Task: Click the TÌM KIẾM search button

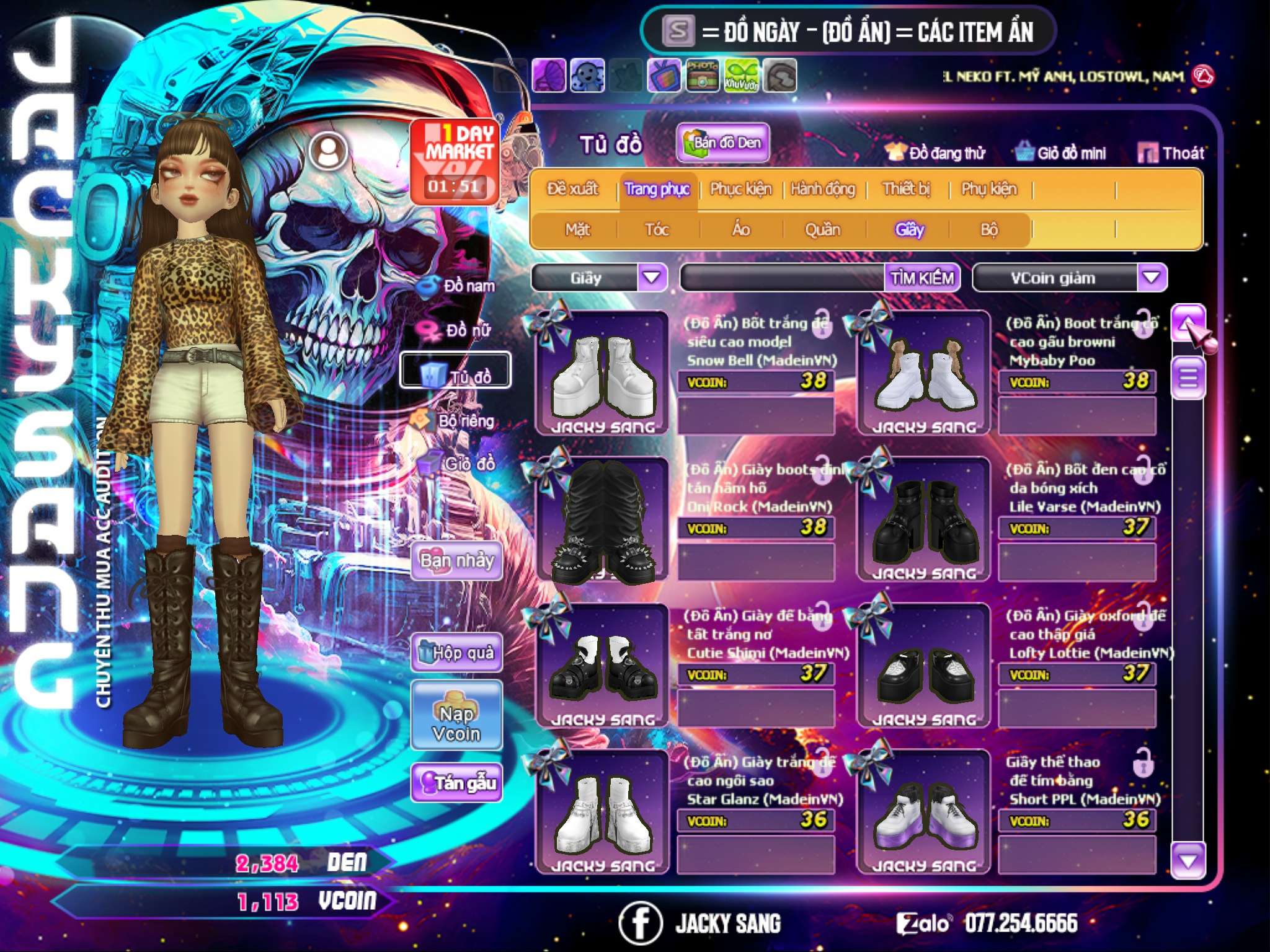Action: click(922, 278)
